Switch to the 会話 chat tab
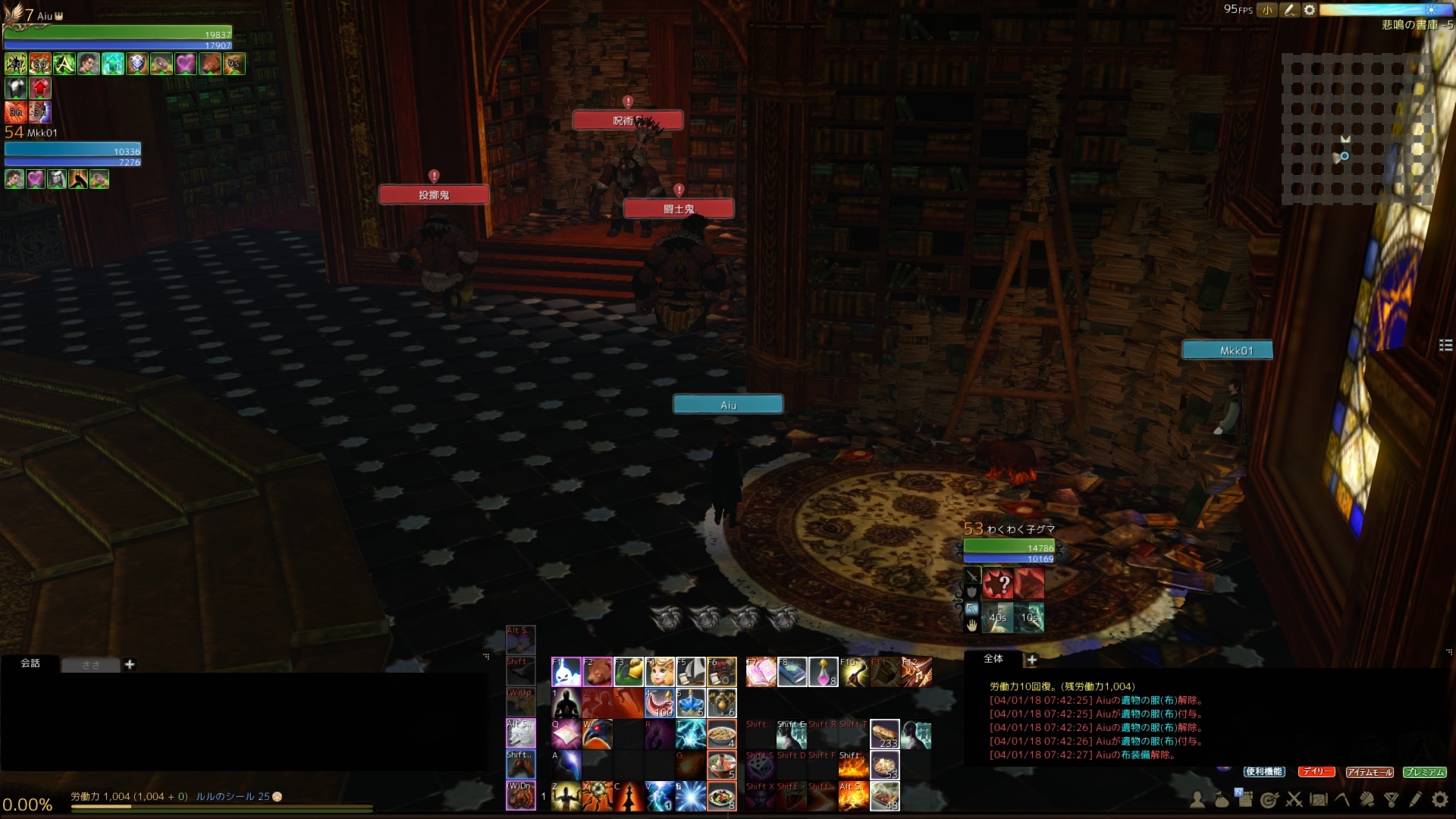The width and height of the screenshot is (1456, 819). pos(30,664)
